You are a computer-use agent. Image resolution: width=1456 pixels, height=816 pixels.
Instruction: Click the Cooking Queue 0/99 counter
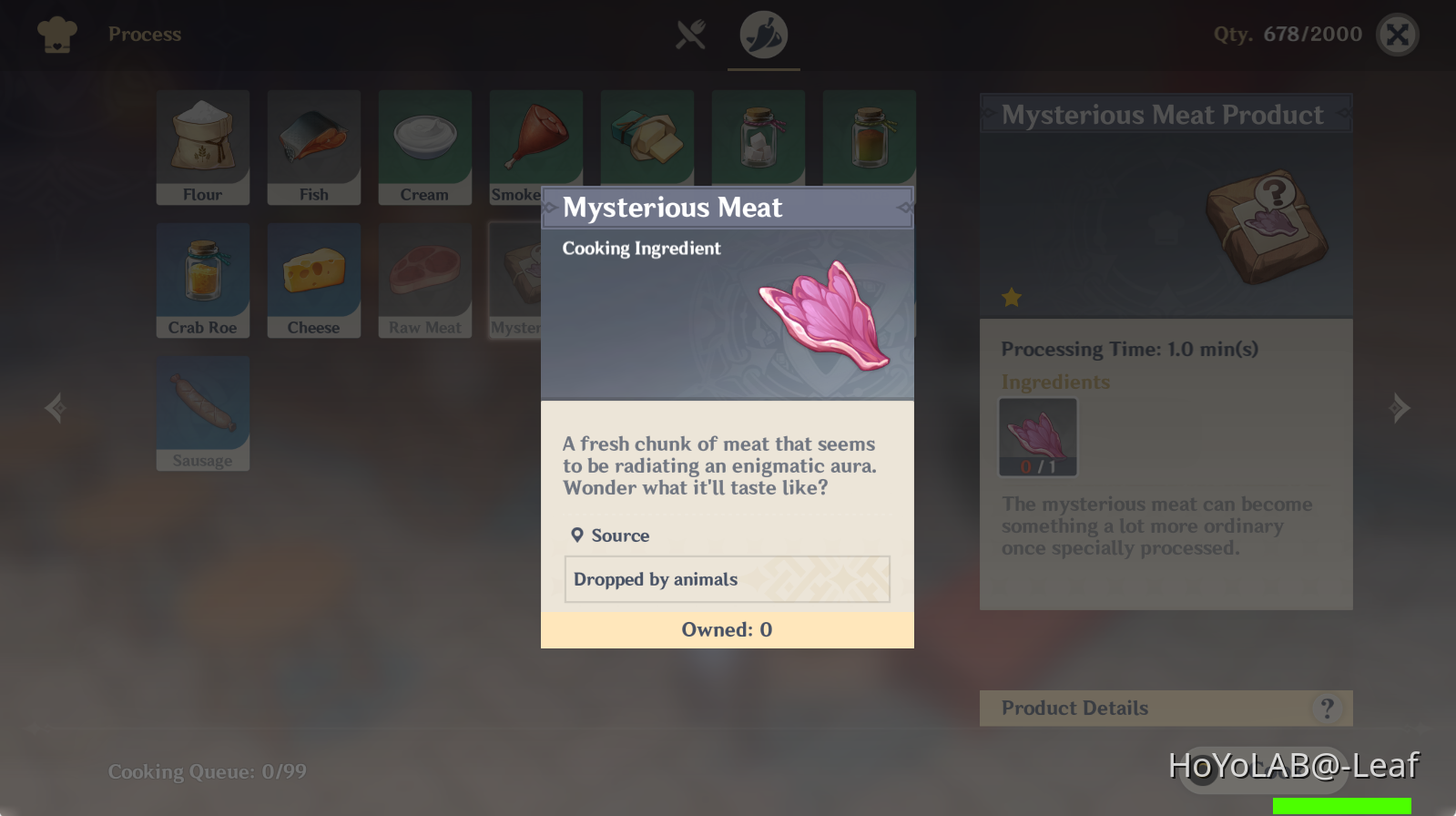[x=208, y=770]
